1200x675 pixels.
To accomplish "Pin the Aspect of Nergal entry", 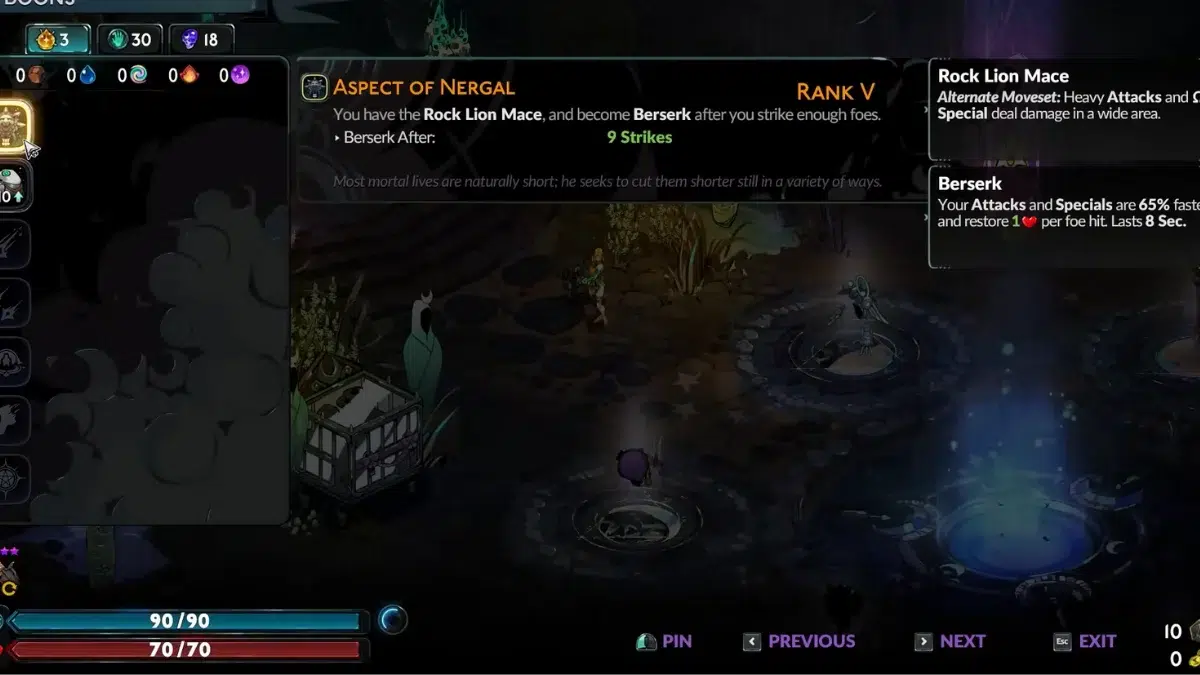I will click(x=664, y=642).
